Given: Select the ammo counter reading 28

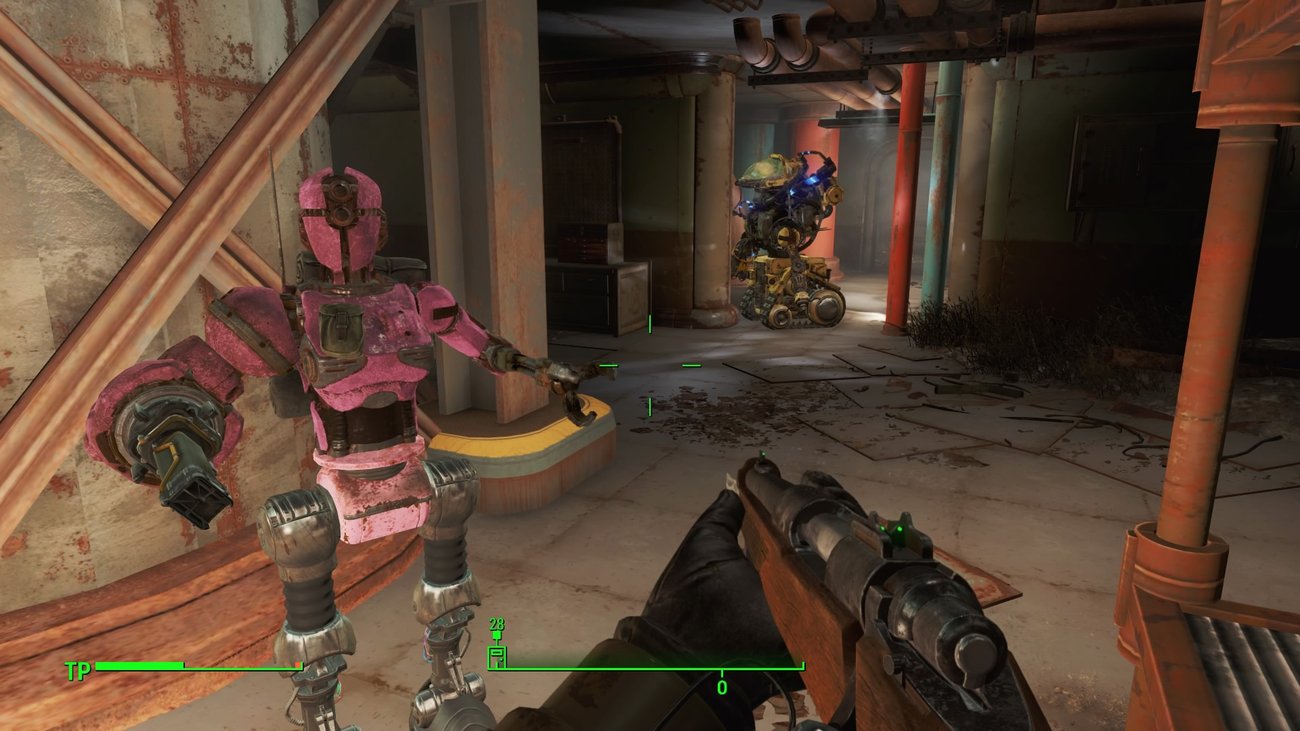Looking at the screenshot, I should click(497, 624).
